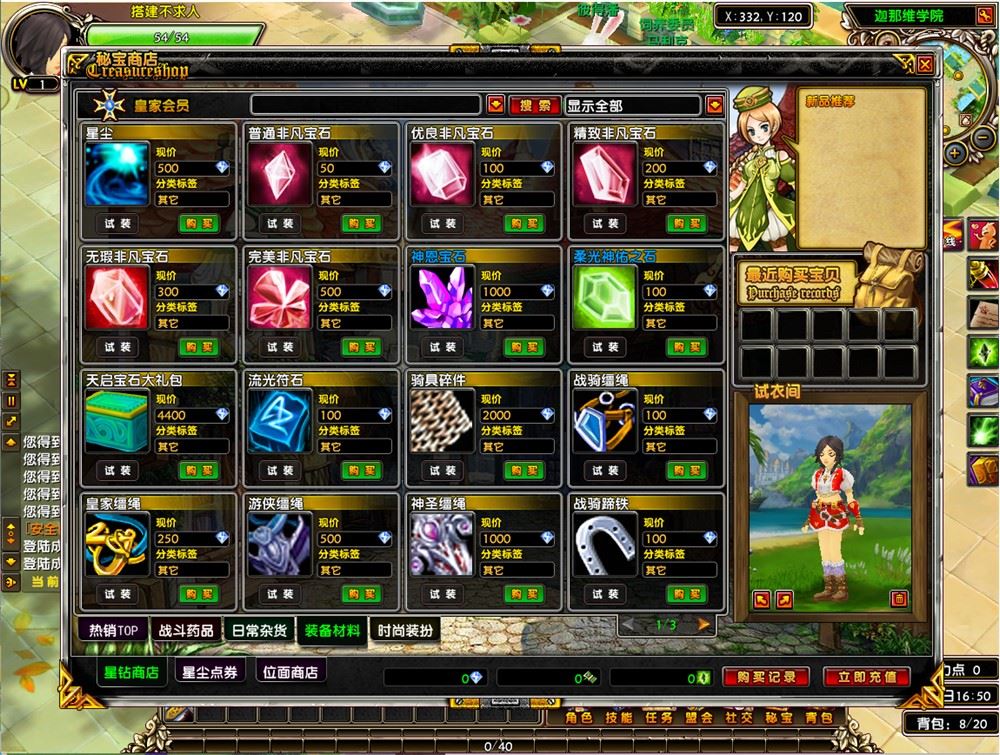Select the 时尚装扮 fashion tab
The height and width of the screenshot is (755, 1000).
coord(405,630)
